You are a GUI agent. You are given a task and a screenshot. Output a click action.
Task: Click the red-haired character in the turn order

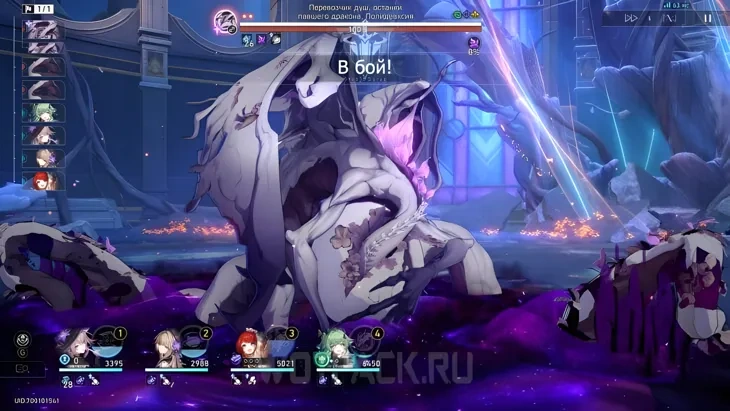point(44,181)
